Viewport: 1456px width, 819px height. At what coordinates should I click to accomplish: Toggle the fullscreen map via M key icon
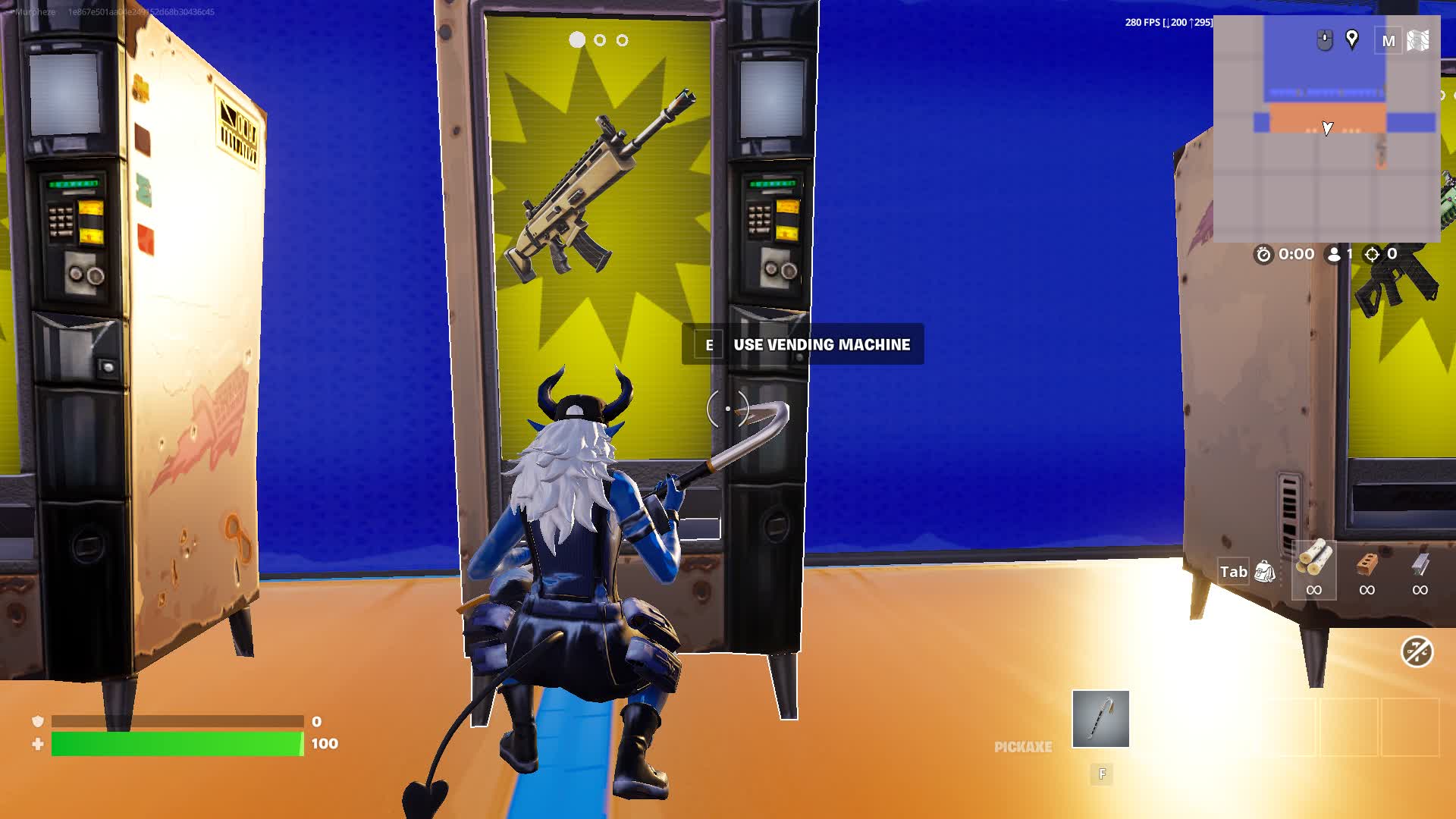(x=1389, y=40)
